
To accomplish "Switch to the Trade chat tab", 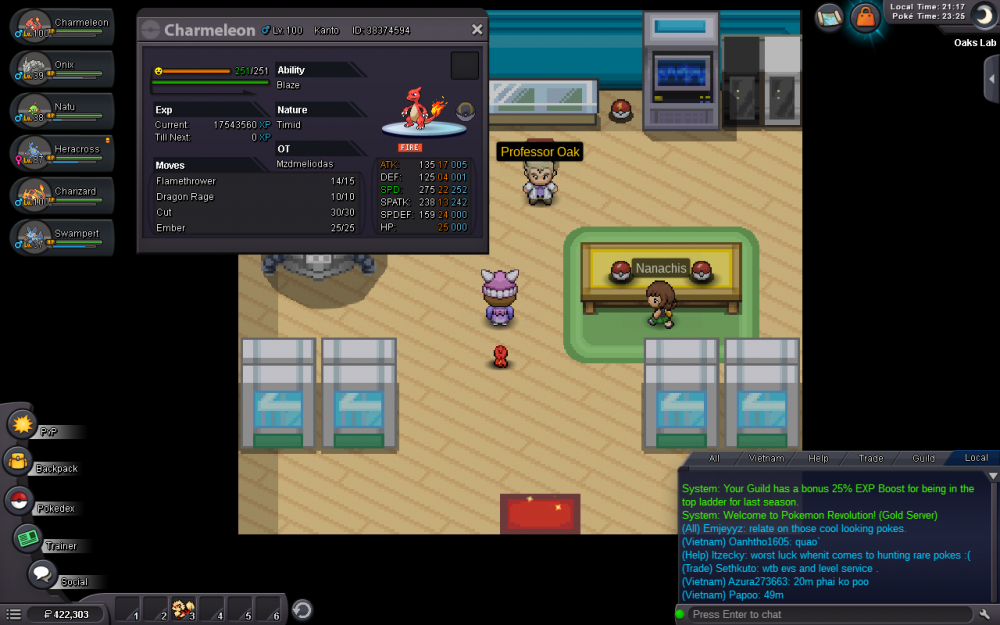I will (x=870, y=458).
